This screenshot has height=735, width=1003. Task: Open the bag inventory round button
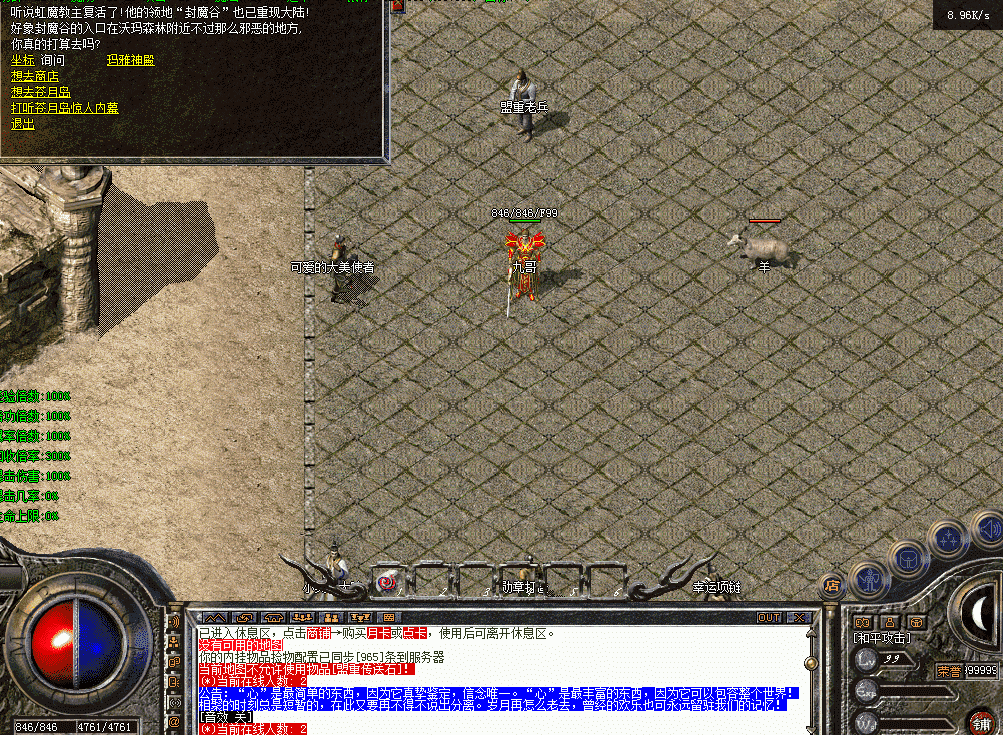(x=909, y=558)
